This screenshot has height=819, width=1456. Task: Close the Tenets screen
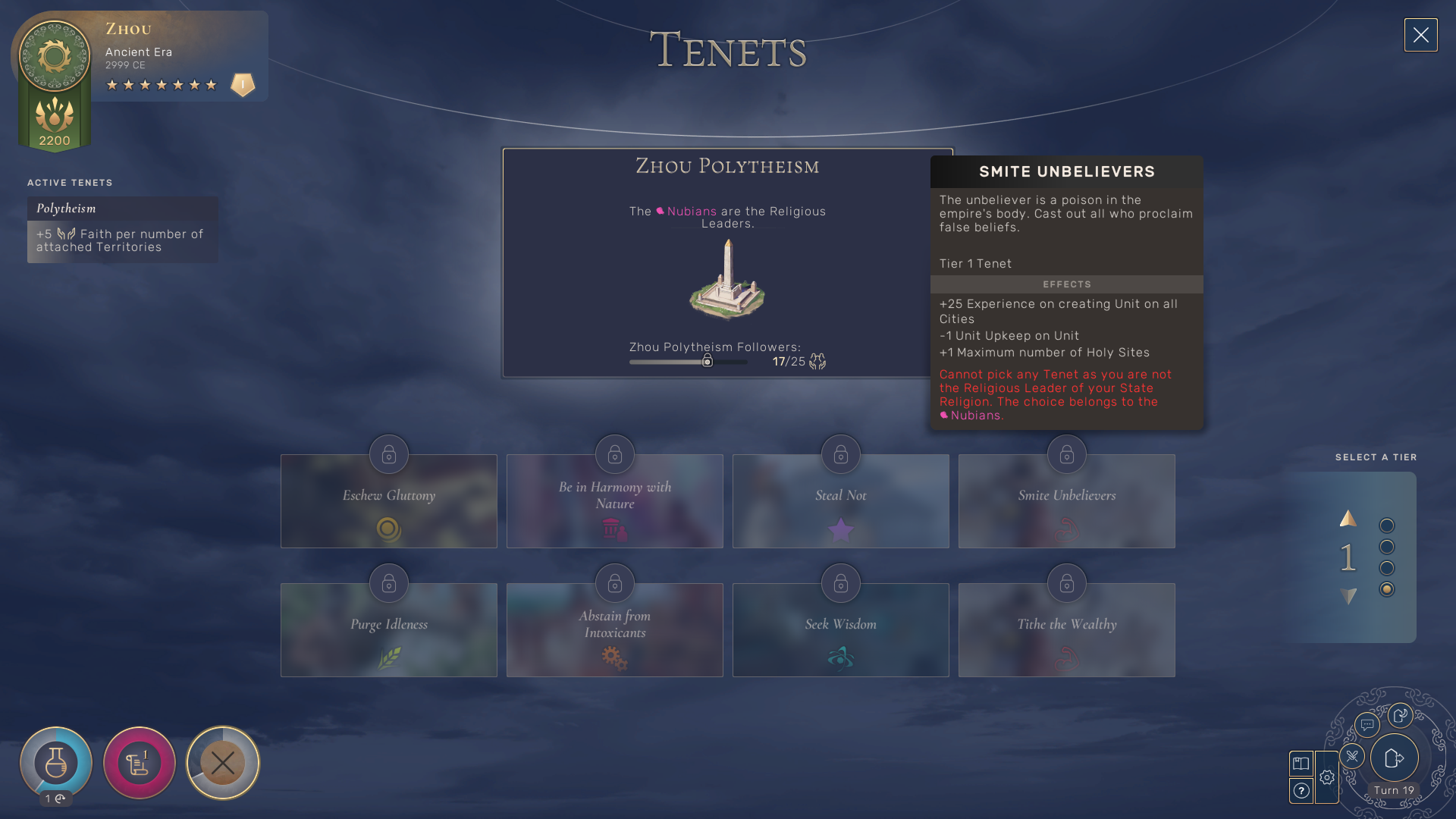1420,35
